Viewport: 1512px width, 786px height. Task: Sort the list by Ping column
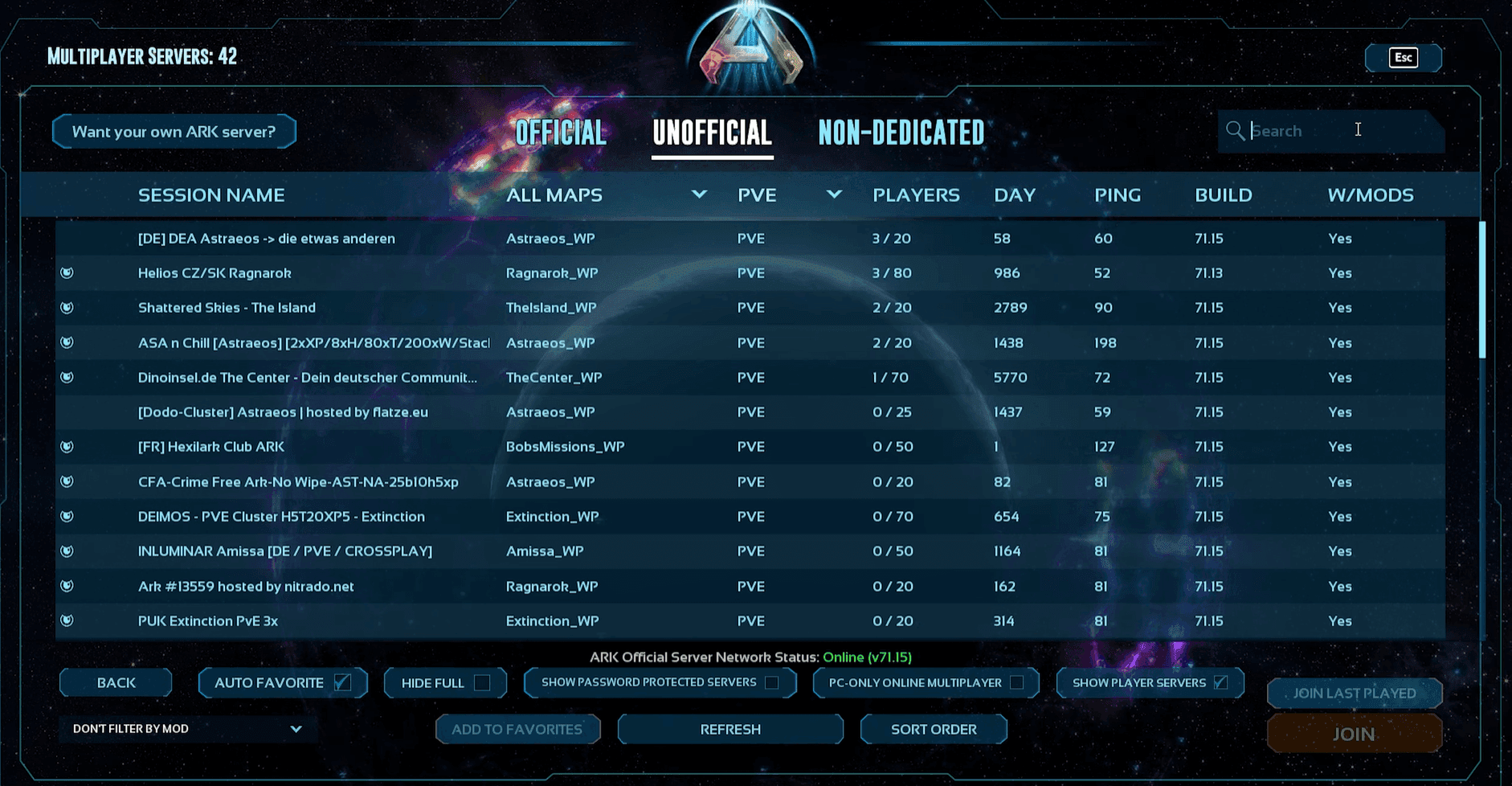[x=1117, y=194]
